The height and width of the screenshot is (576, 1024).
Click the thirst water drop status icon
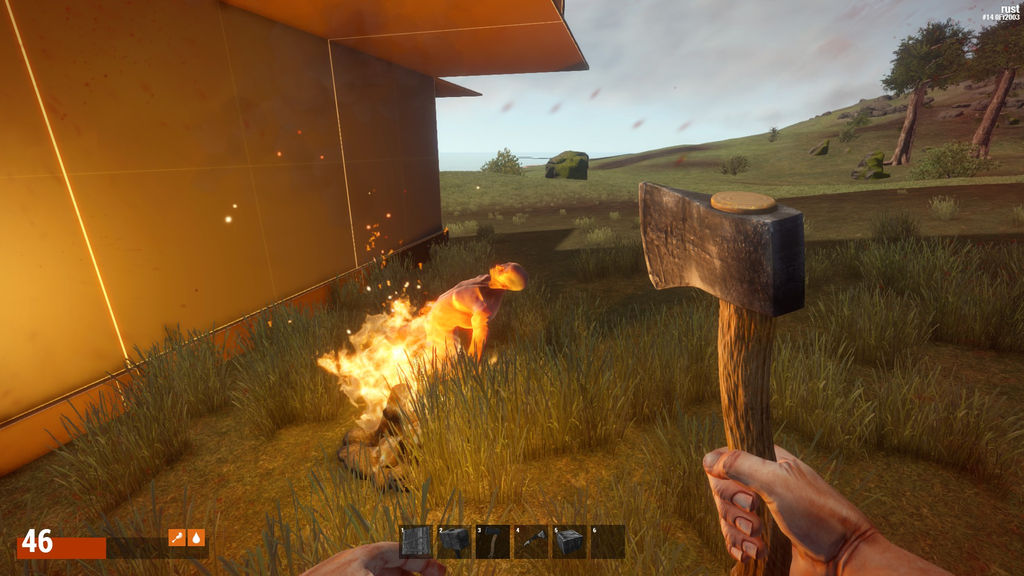[196, 537]
